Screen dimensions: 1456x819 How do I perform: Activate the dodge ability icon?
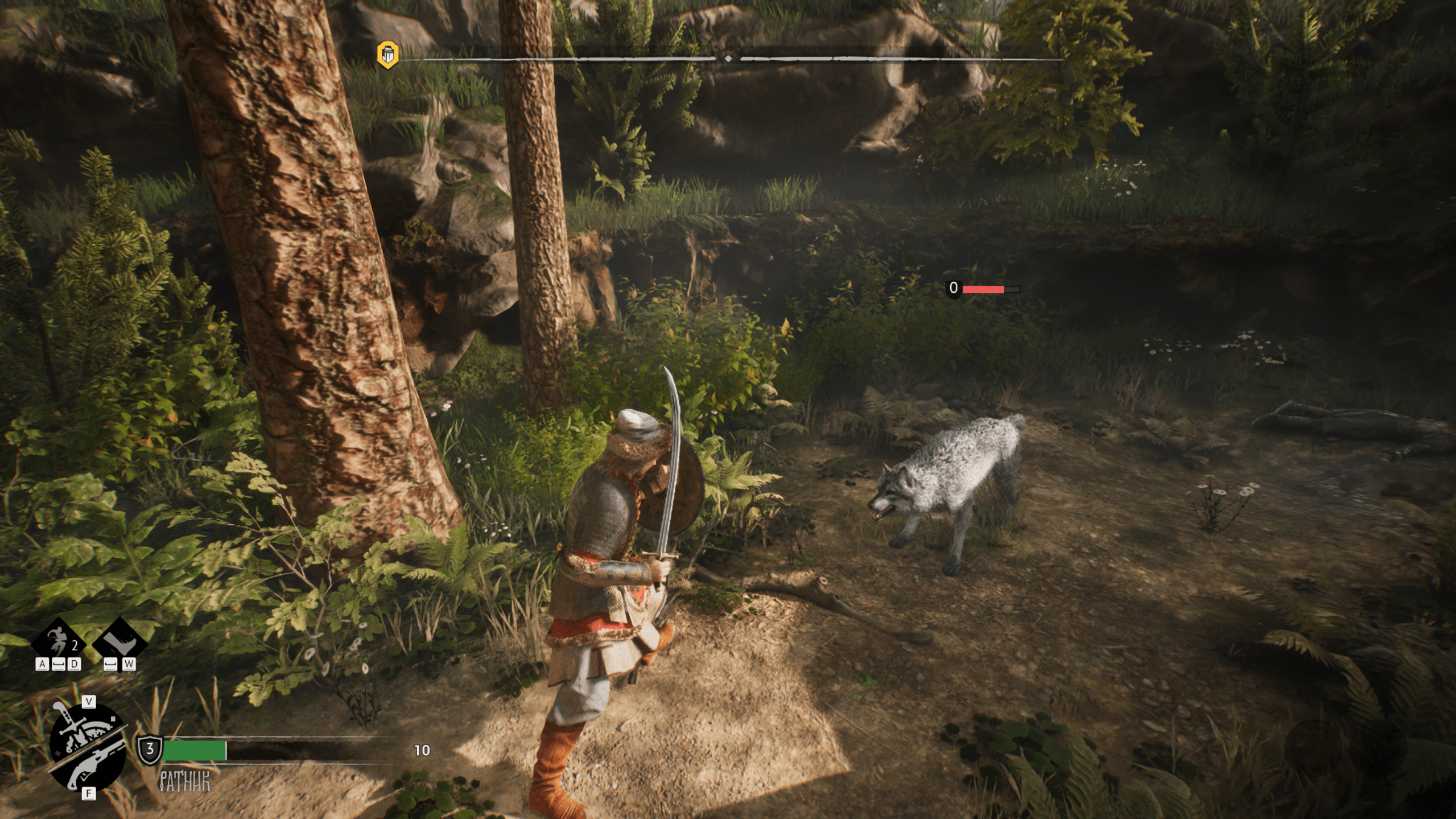[59, 643]
